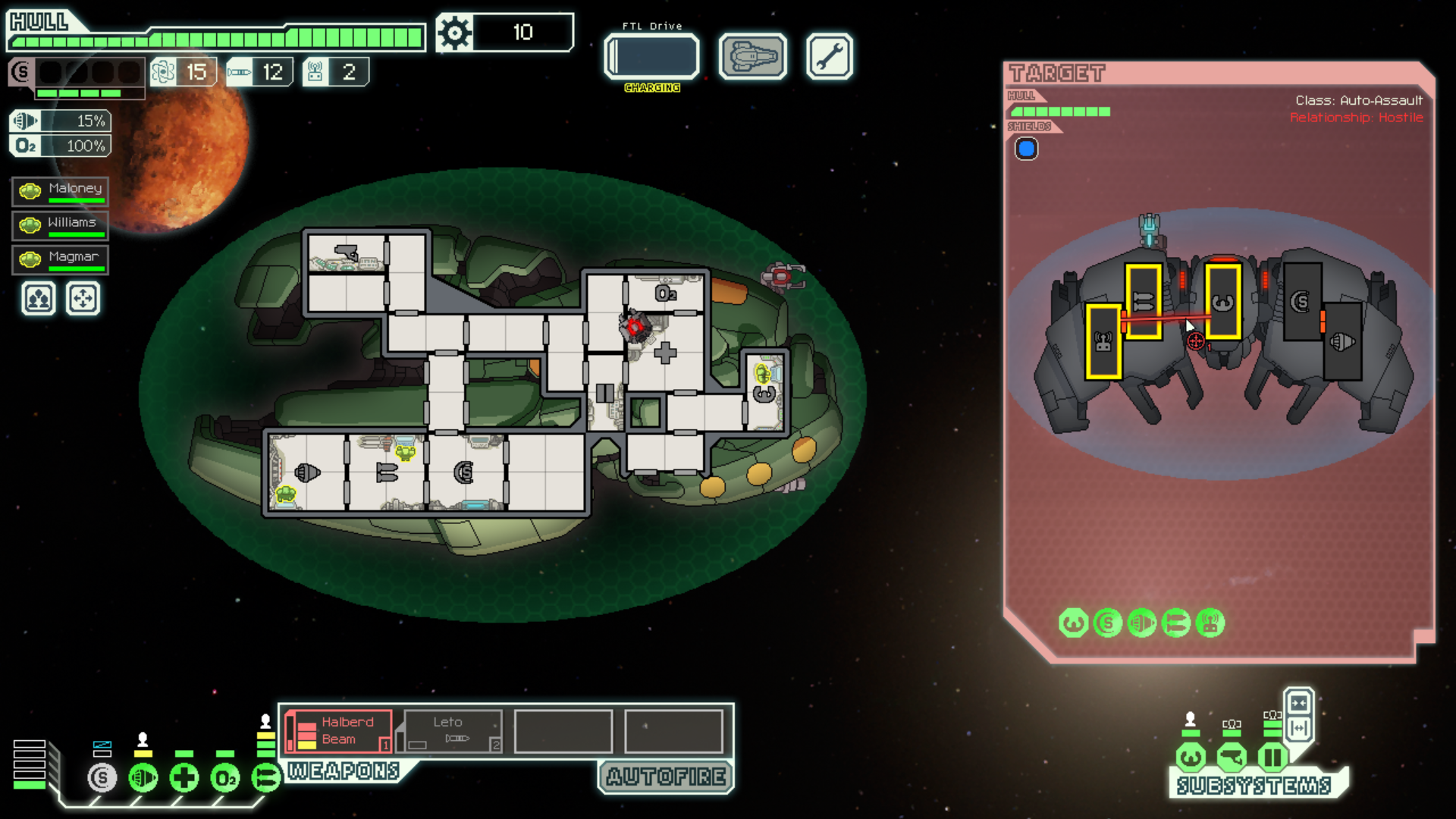This screenshot has height=819, width=1456.
Task: Select the Halberd Beam weapon slot
Action: 340,732
